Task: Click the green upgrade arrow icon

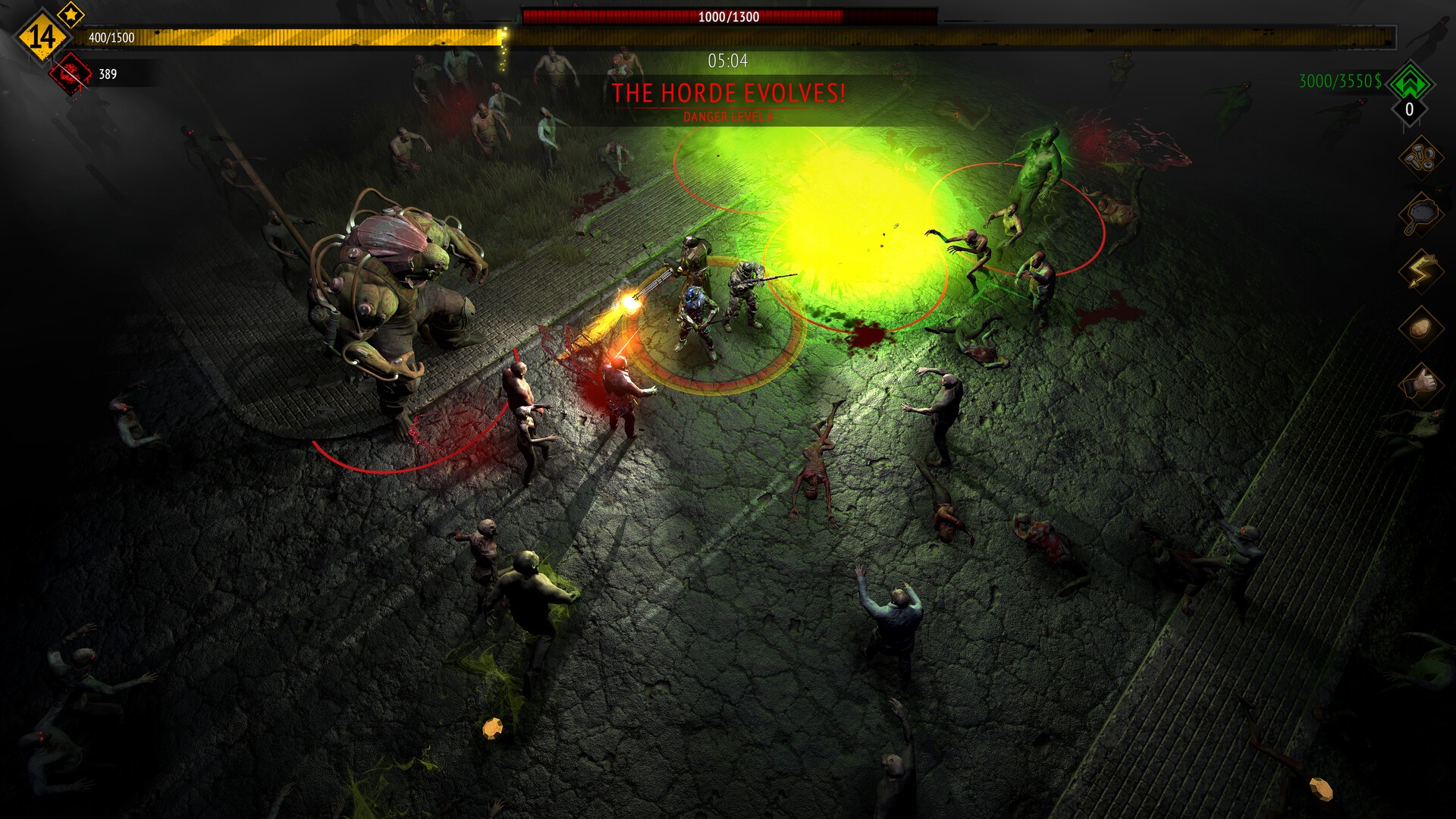Action: click(1408, 82)
